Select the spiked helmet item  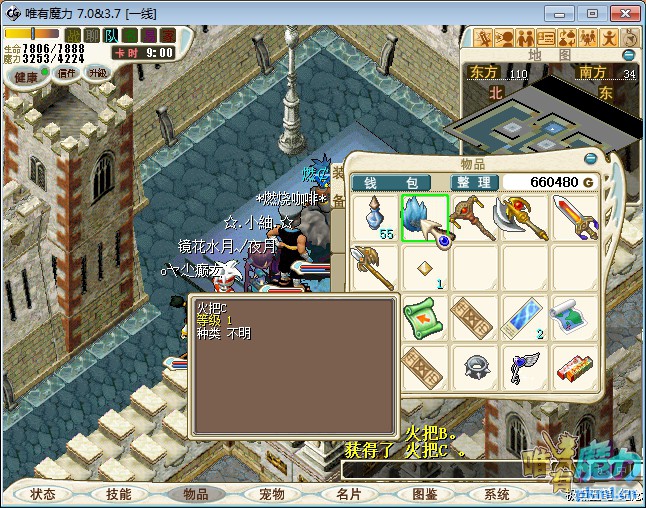click(x=475, y=366)
